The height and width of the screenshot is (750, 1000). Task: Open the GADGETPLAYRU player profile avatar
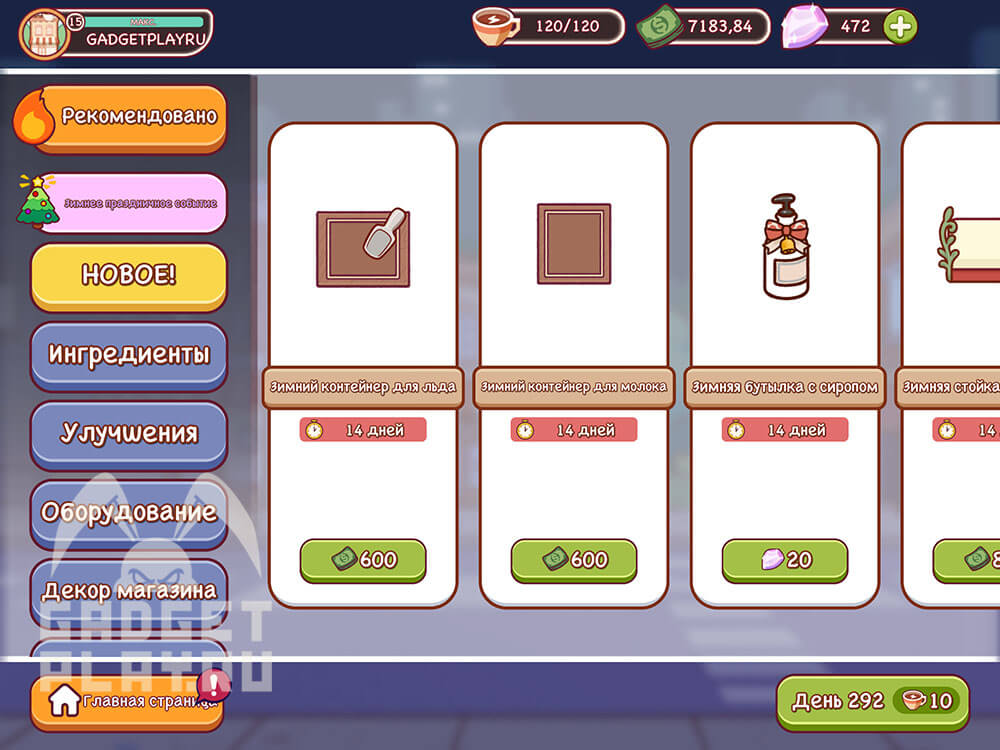pyautogui.click(x=44, y=34)
